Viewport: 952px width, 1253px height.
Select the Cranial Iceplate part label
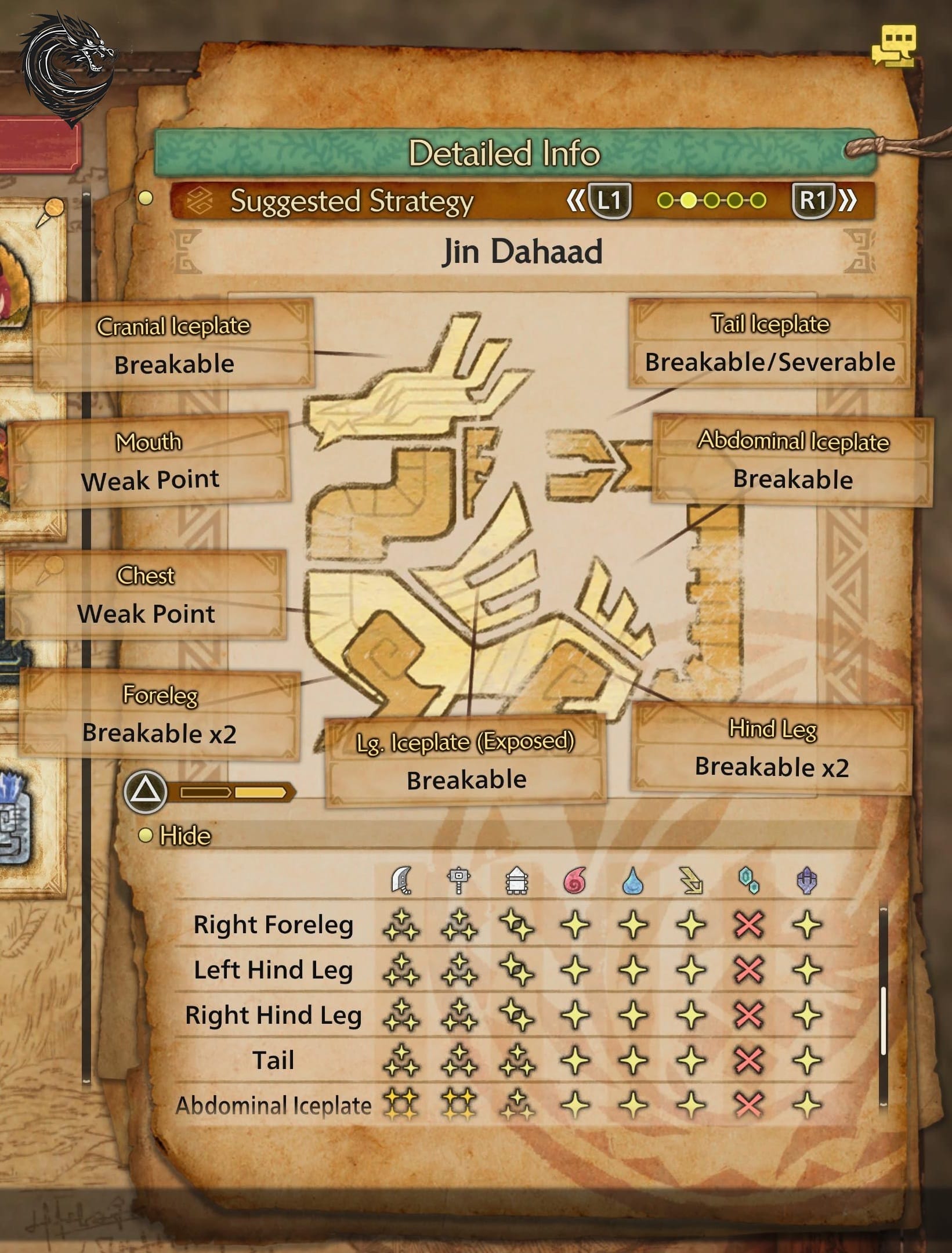[x=173, y=345]
